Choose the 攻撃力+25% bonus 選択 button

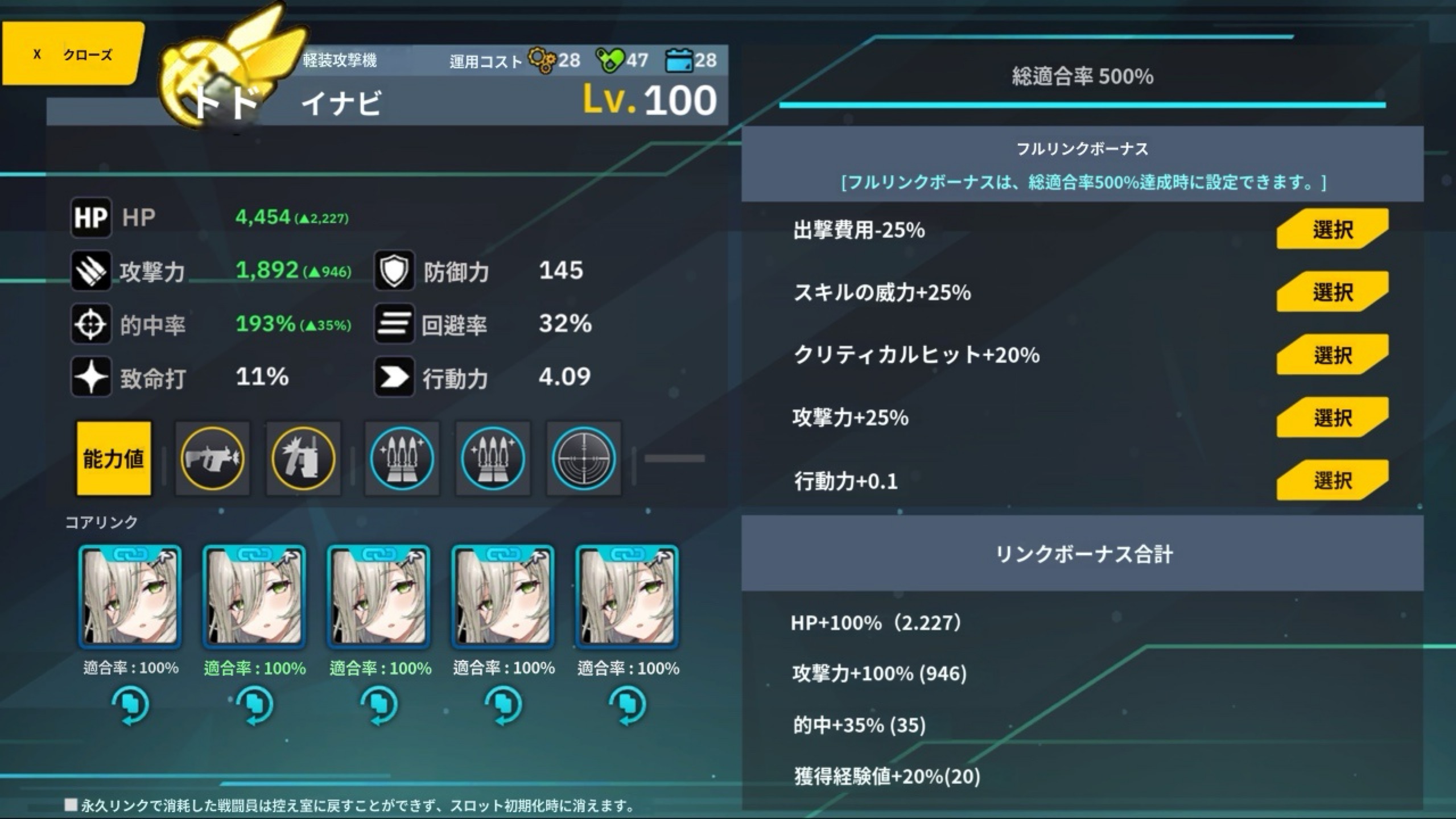coord(1332,418)
